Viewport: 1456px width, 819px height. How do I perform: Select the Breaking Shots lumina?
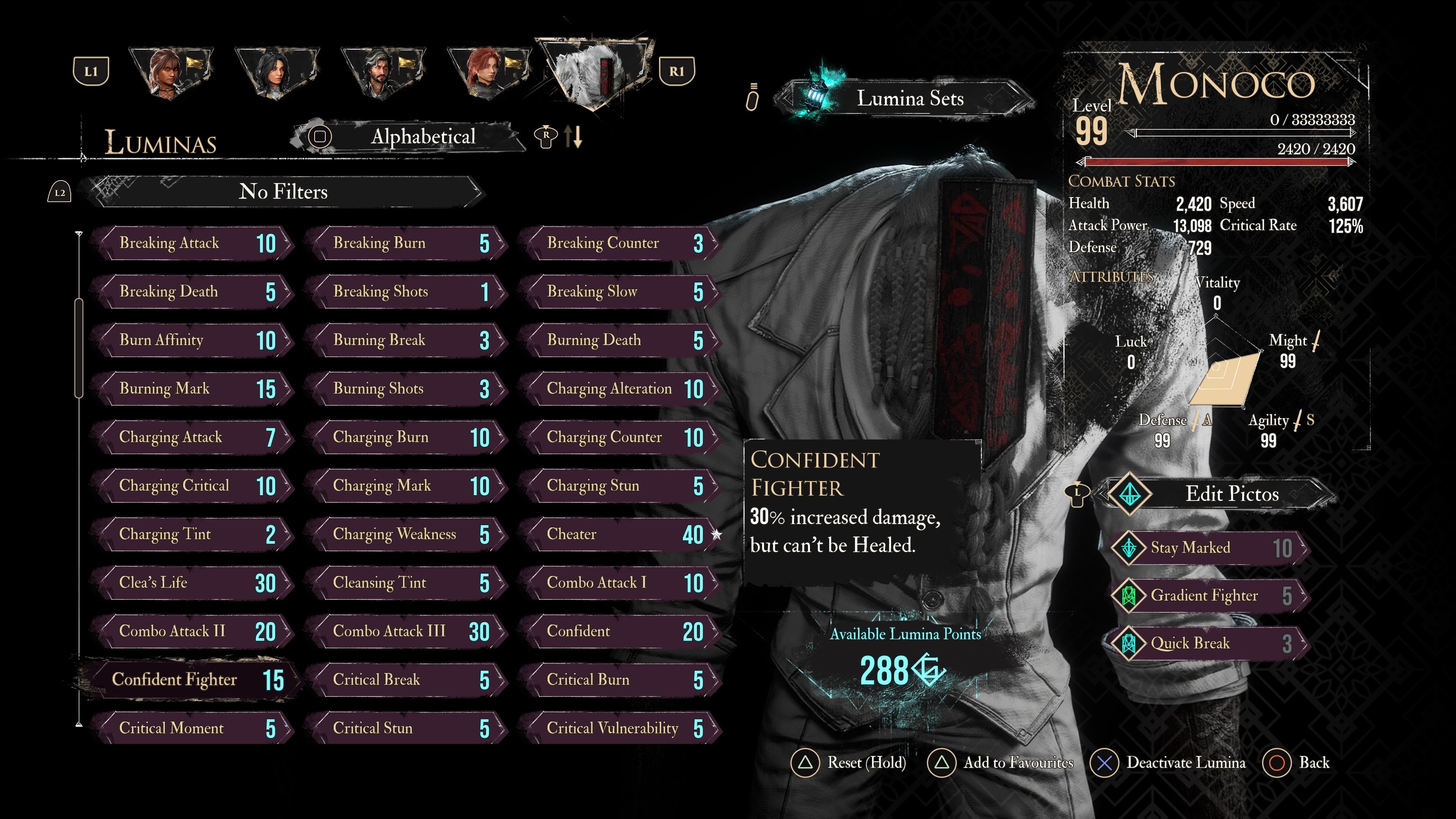pyautogui.click(x=408, y=292)
